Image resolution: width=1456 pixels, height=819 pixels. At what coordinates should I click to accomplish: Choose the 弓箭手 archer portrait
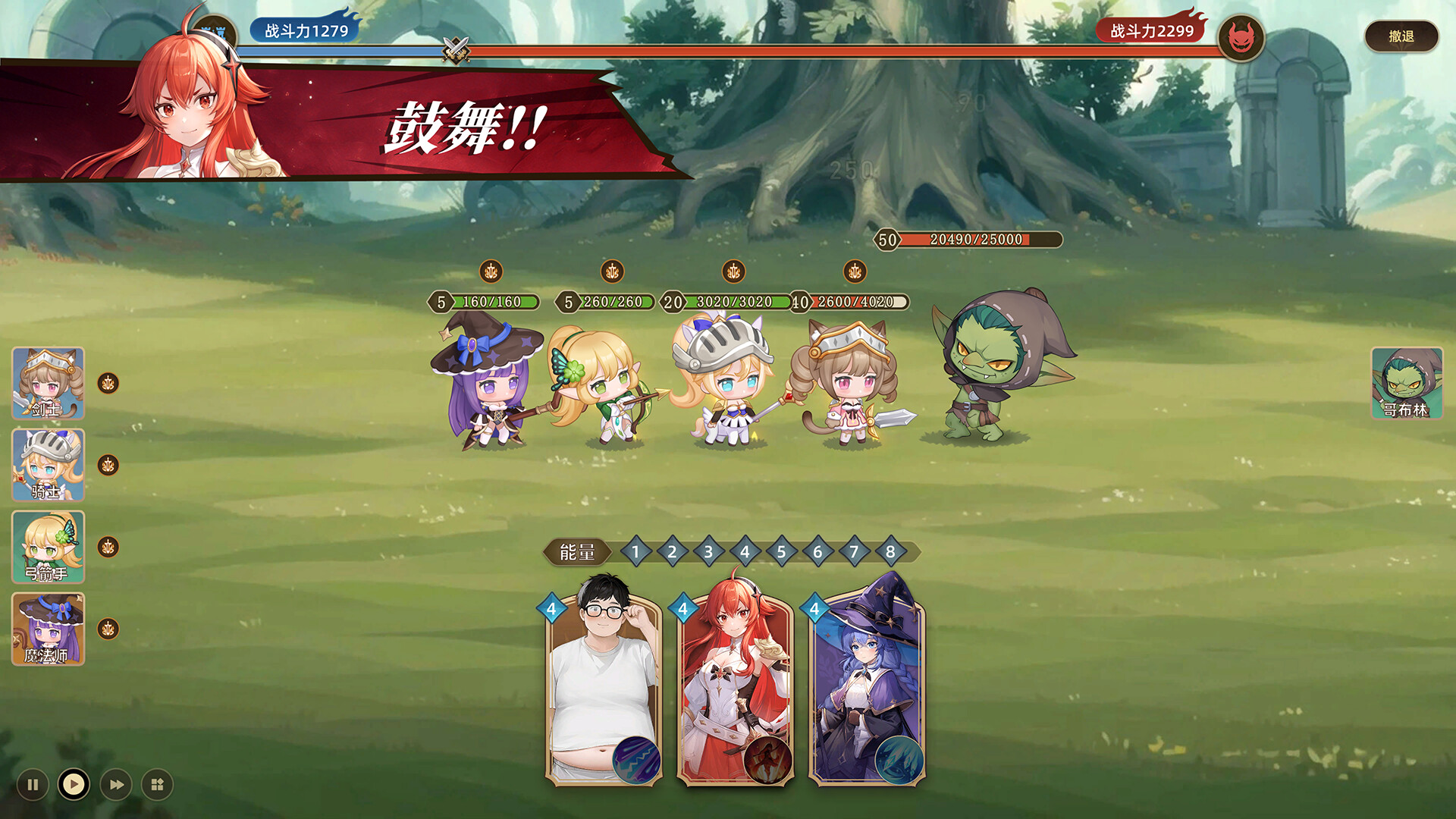48,547
